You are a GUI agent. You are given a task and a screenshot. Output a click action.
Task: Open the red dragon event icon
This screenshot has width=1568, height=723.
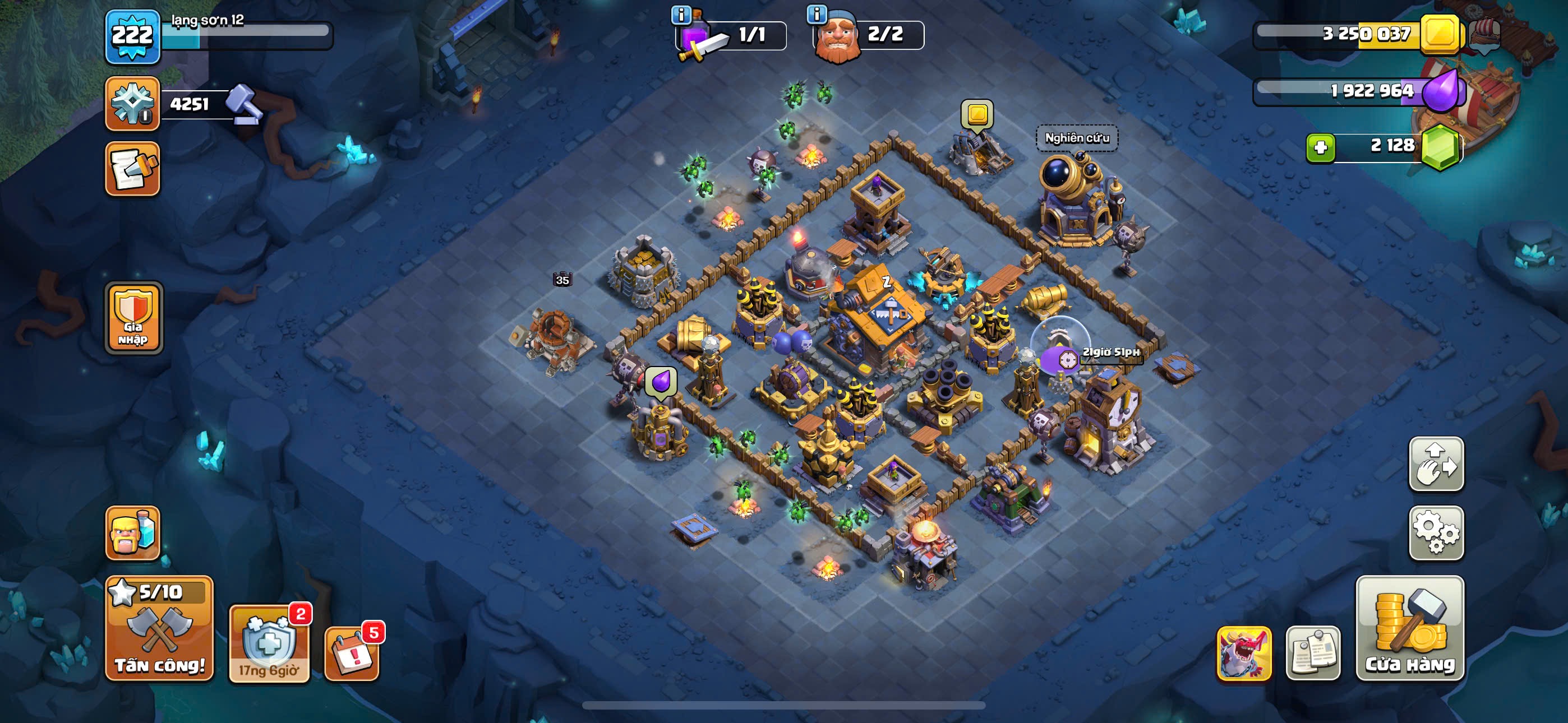1243,653
